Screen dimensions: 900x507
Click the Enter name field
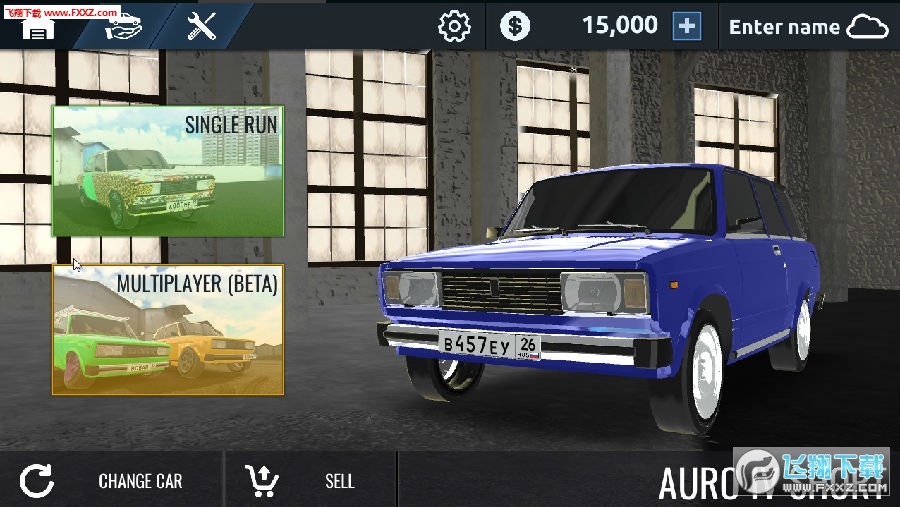784,27
